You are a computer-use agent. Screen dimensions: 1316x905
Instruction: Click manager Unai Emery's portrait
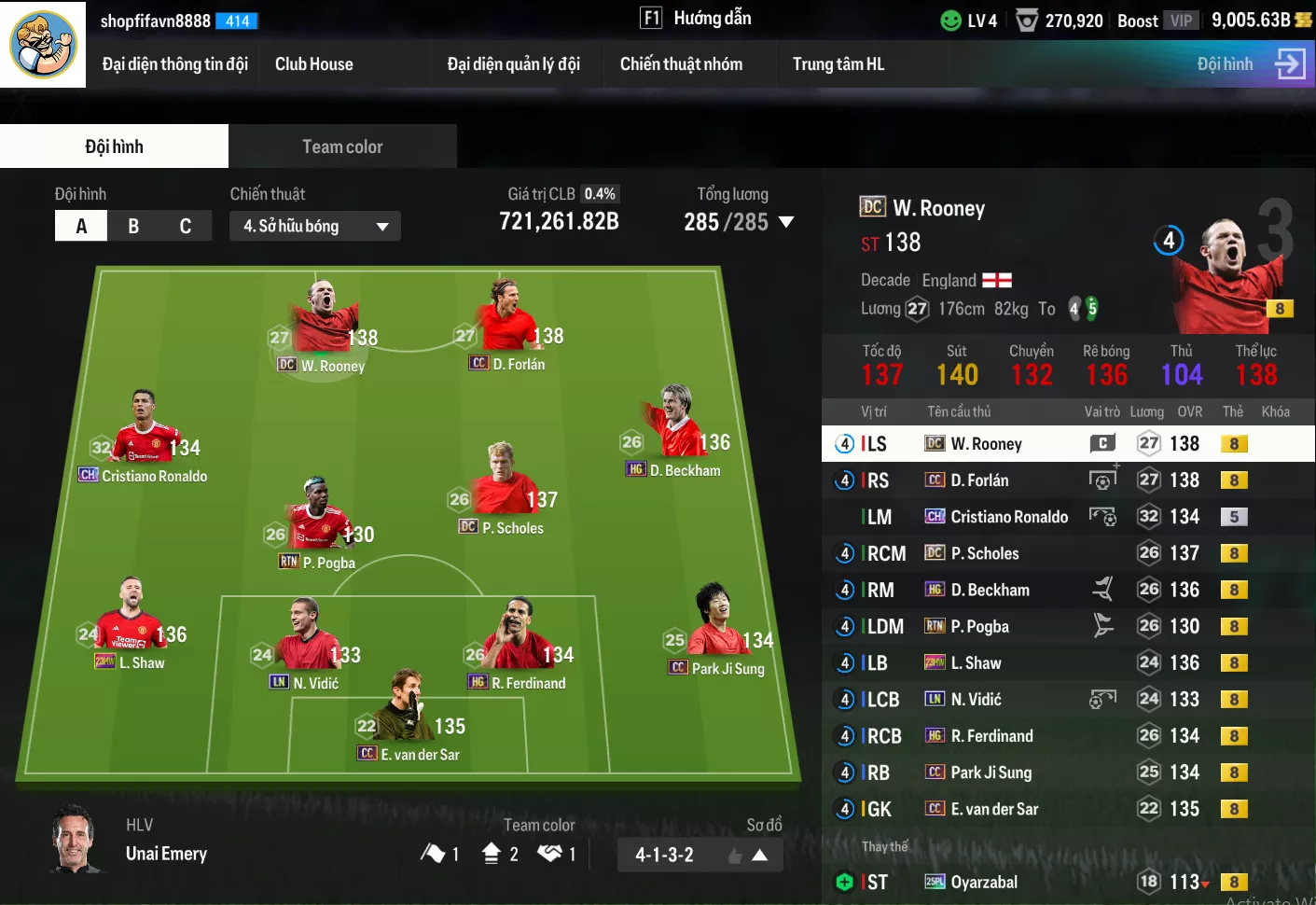click(75, 838)
